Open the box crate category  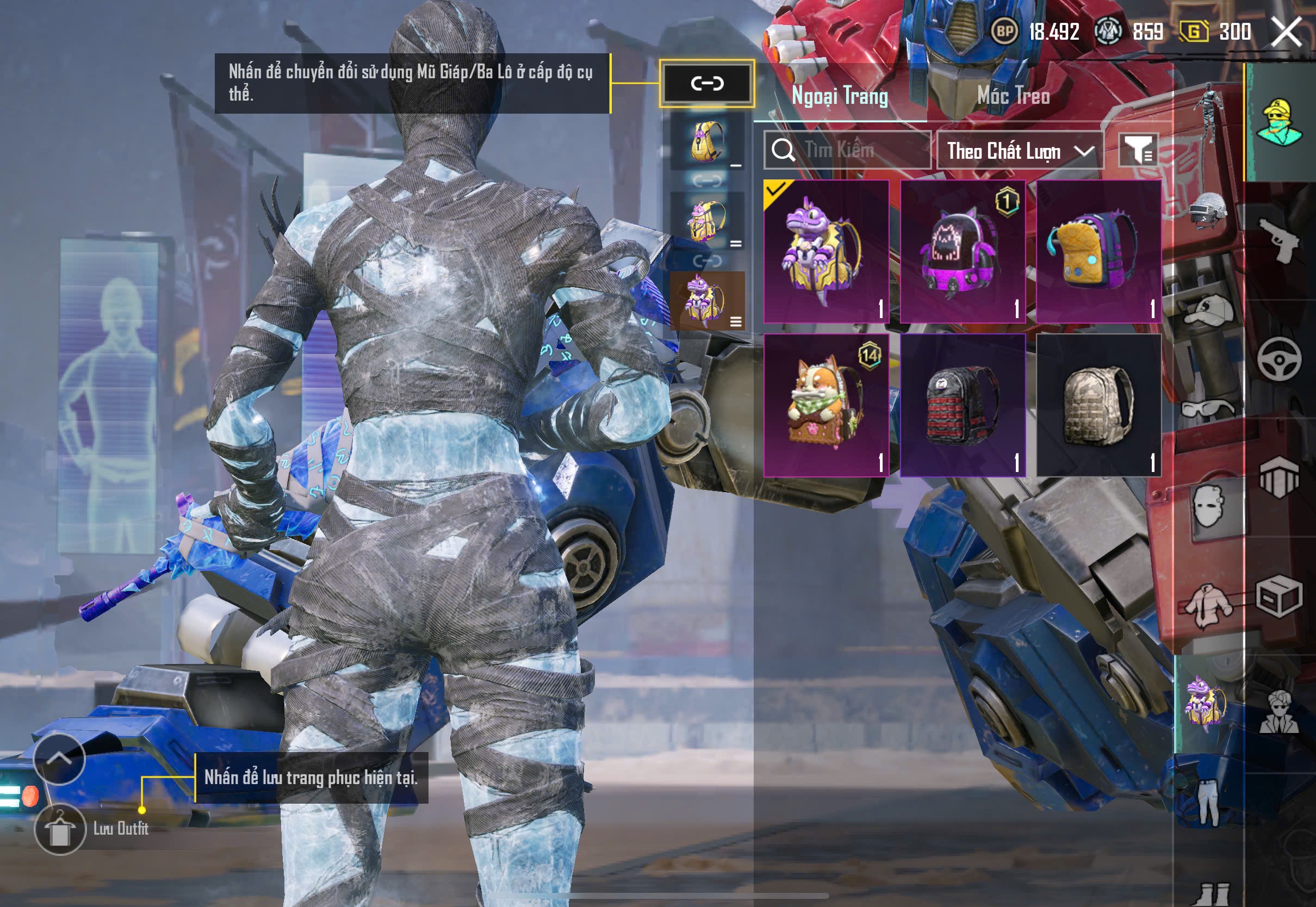point(1279,597)
